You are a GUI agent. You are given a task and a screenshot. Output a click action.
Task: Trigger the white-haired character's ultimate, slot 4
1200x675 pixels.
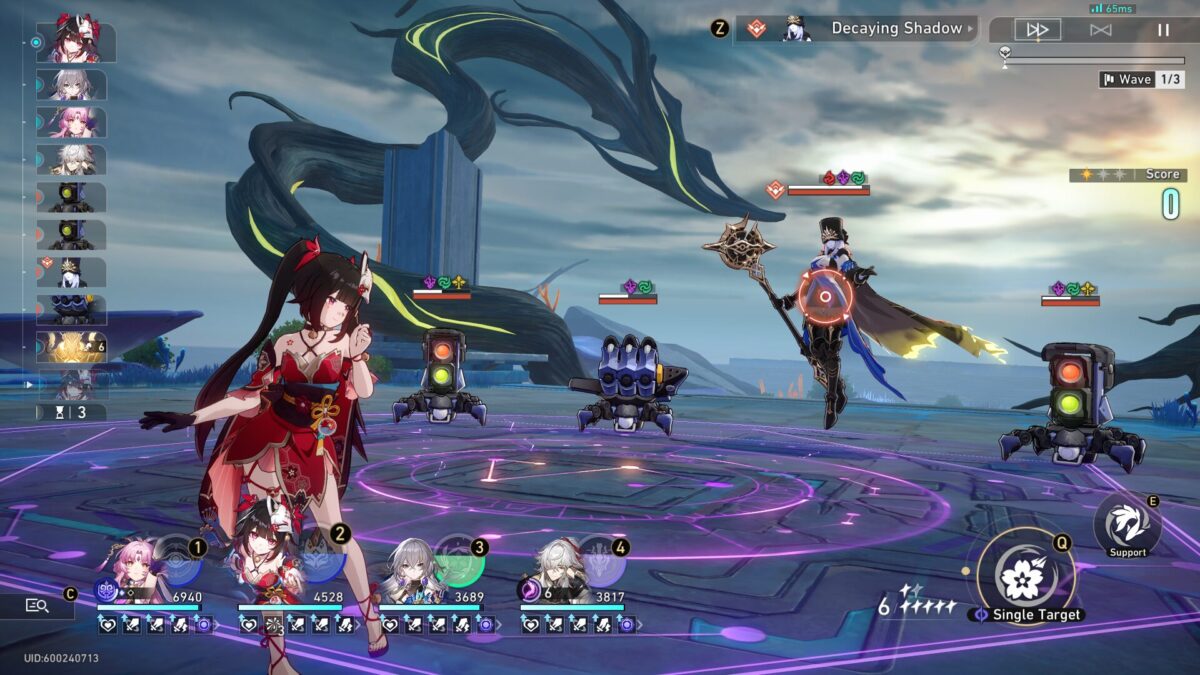point(601,562)
